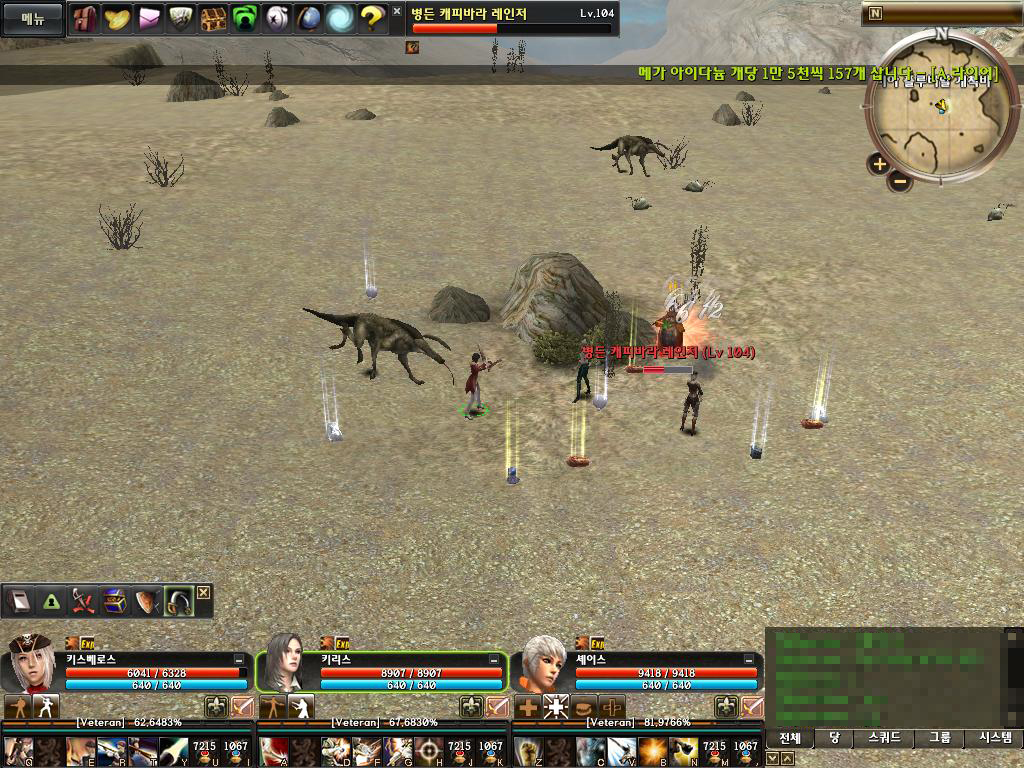Screen dimensions: 1024x768
Task: Select the 키스베로스 pirate hat portrait
Action: tap(31, 663)
